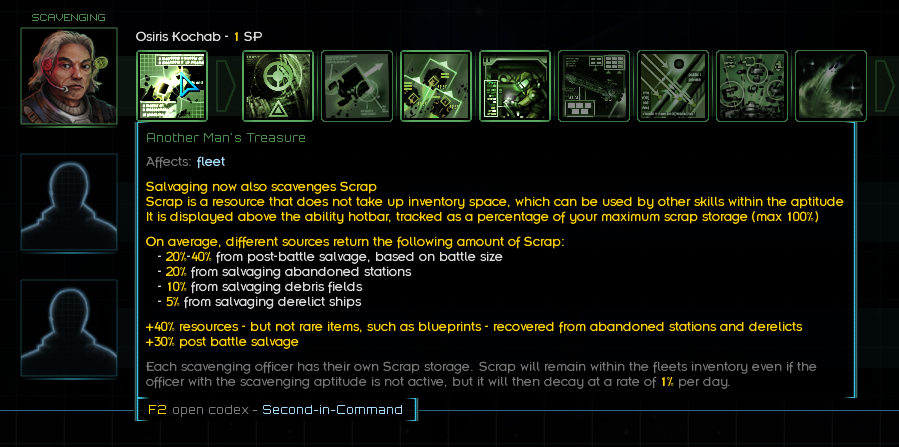Select the swirling nebula cloud skill icon
The image size is (899, 447).
[831, 86]
